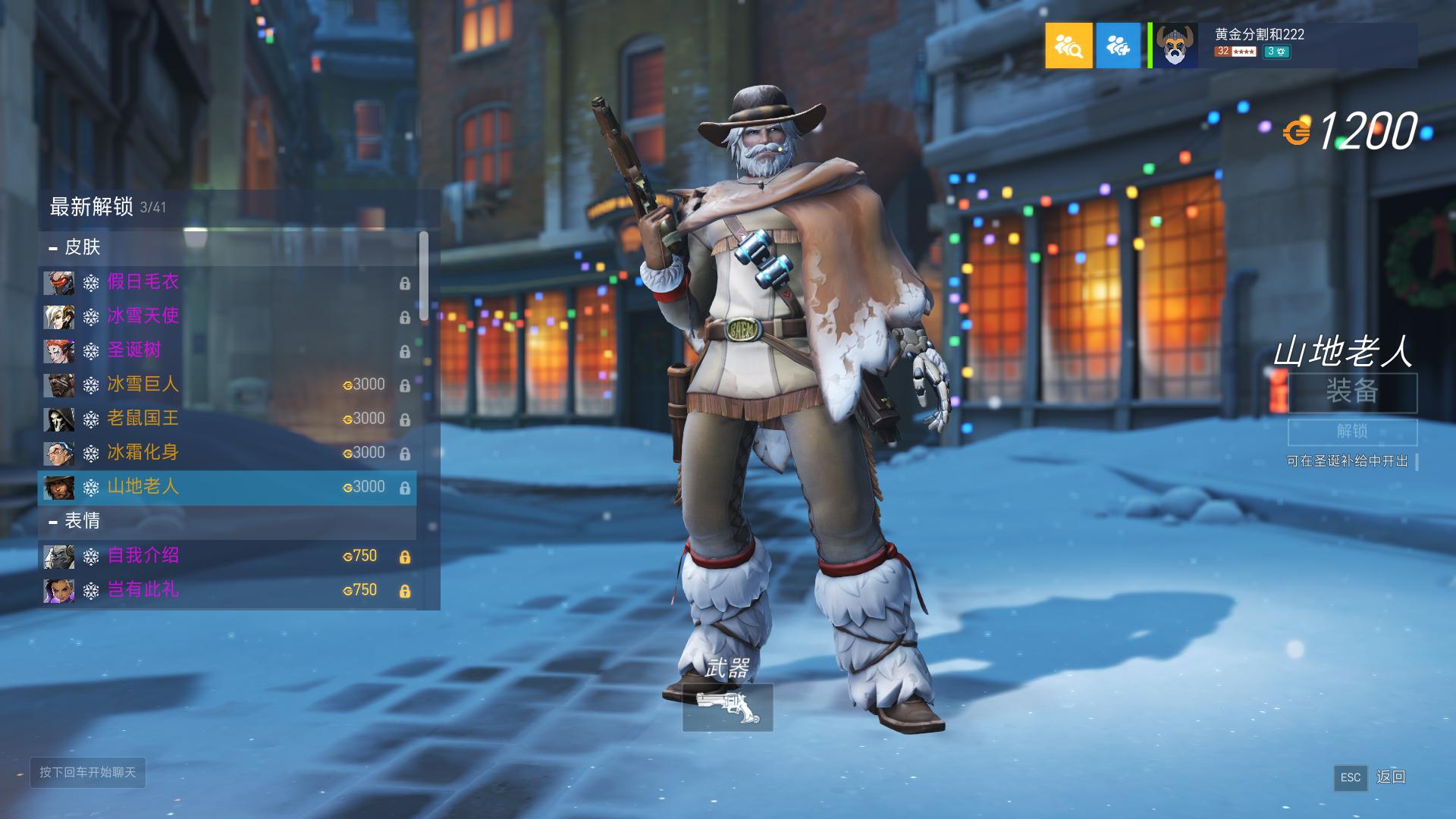Open the revolver weapon preview

click(727, 708)
